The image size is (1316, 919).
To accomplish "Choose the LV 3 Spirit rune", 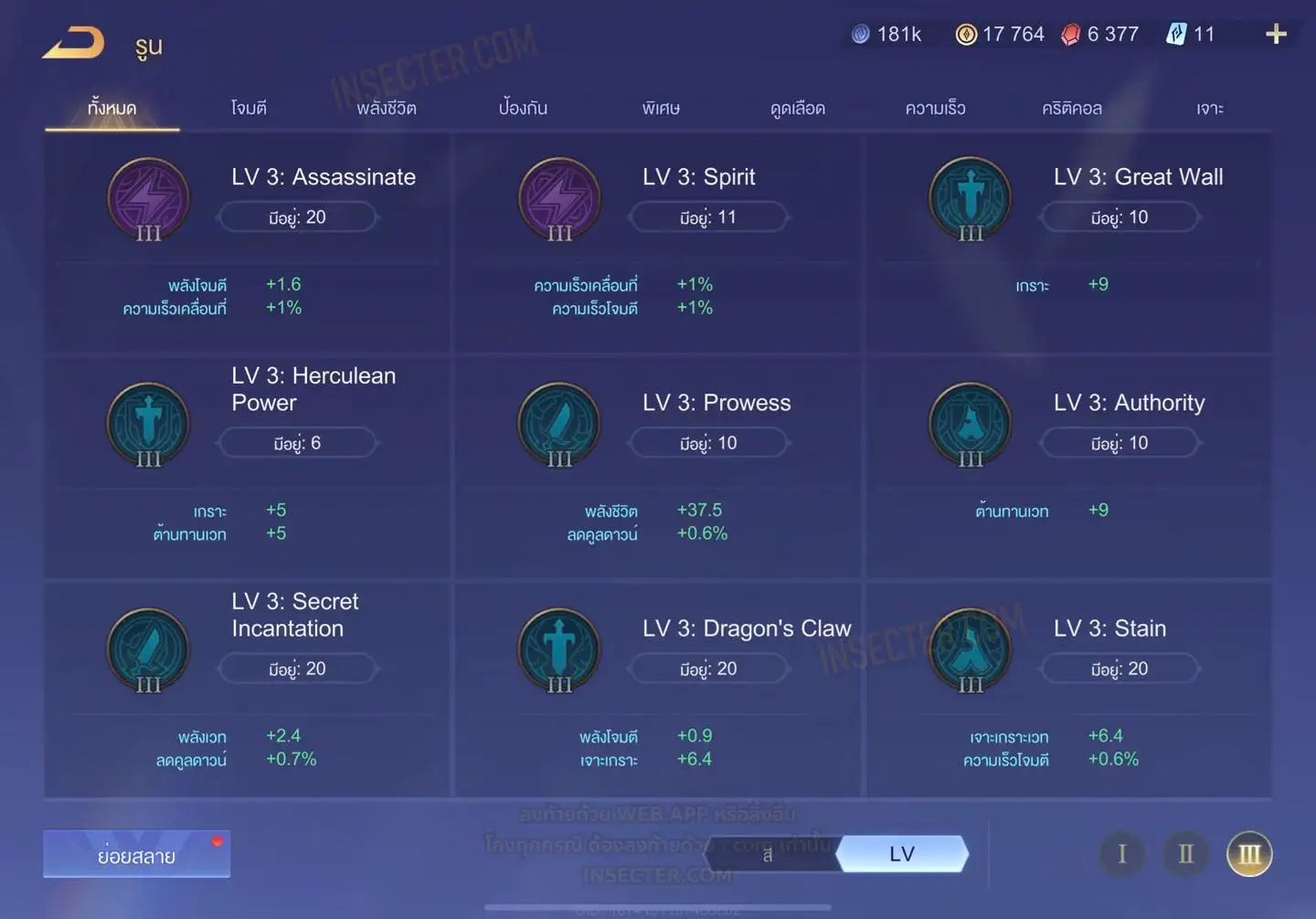I will click(x=658, y=242).
